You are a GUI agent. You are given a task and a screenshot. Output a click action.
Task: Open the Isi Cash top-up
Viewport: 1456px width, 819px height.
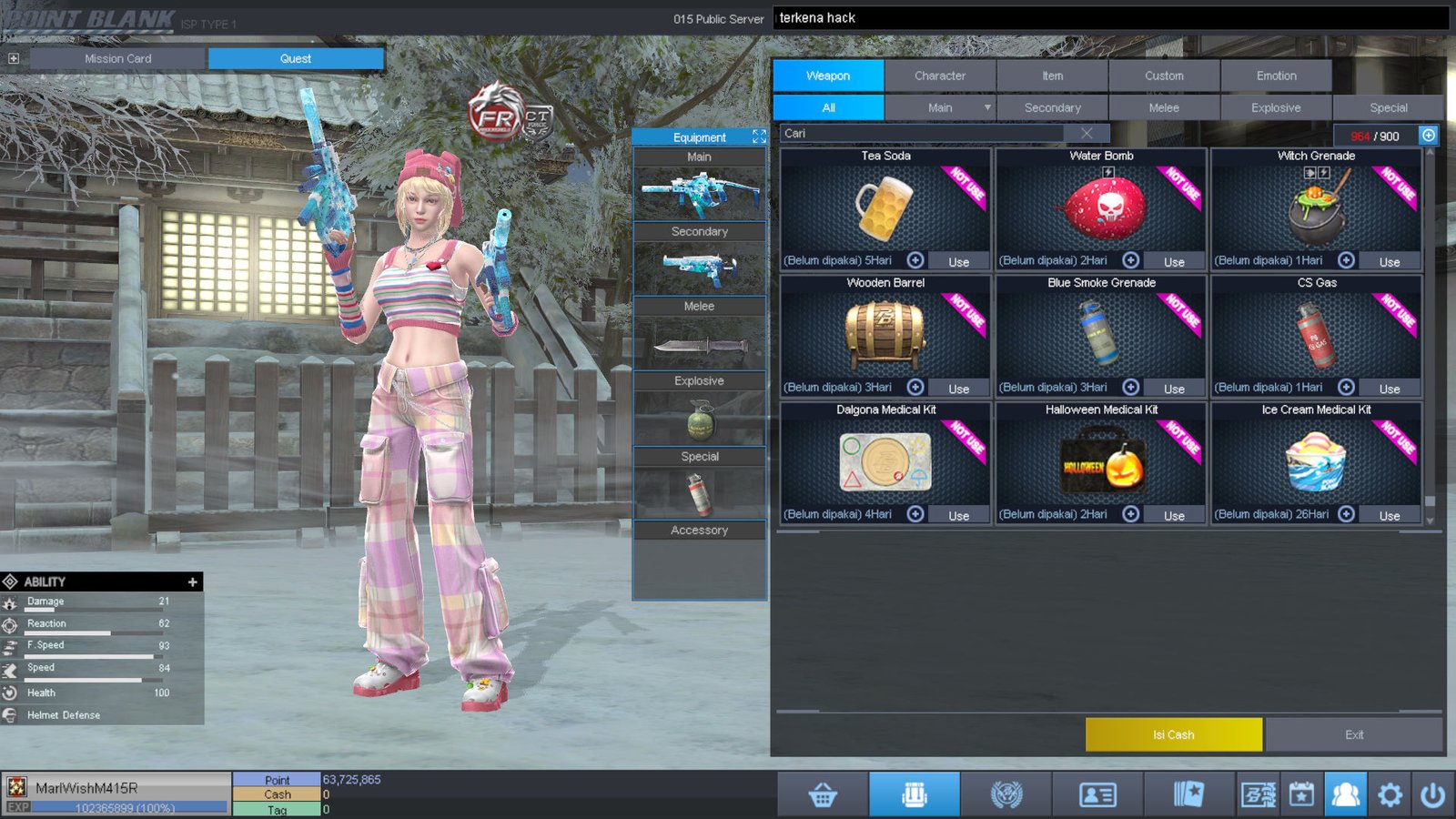click(1173, 734)
